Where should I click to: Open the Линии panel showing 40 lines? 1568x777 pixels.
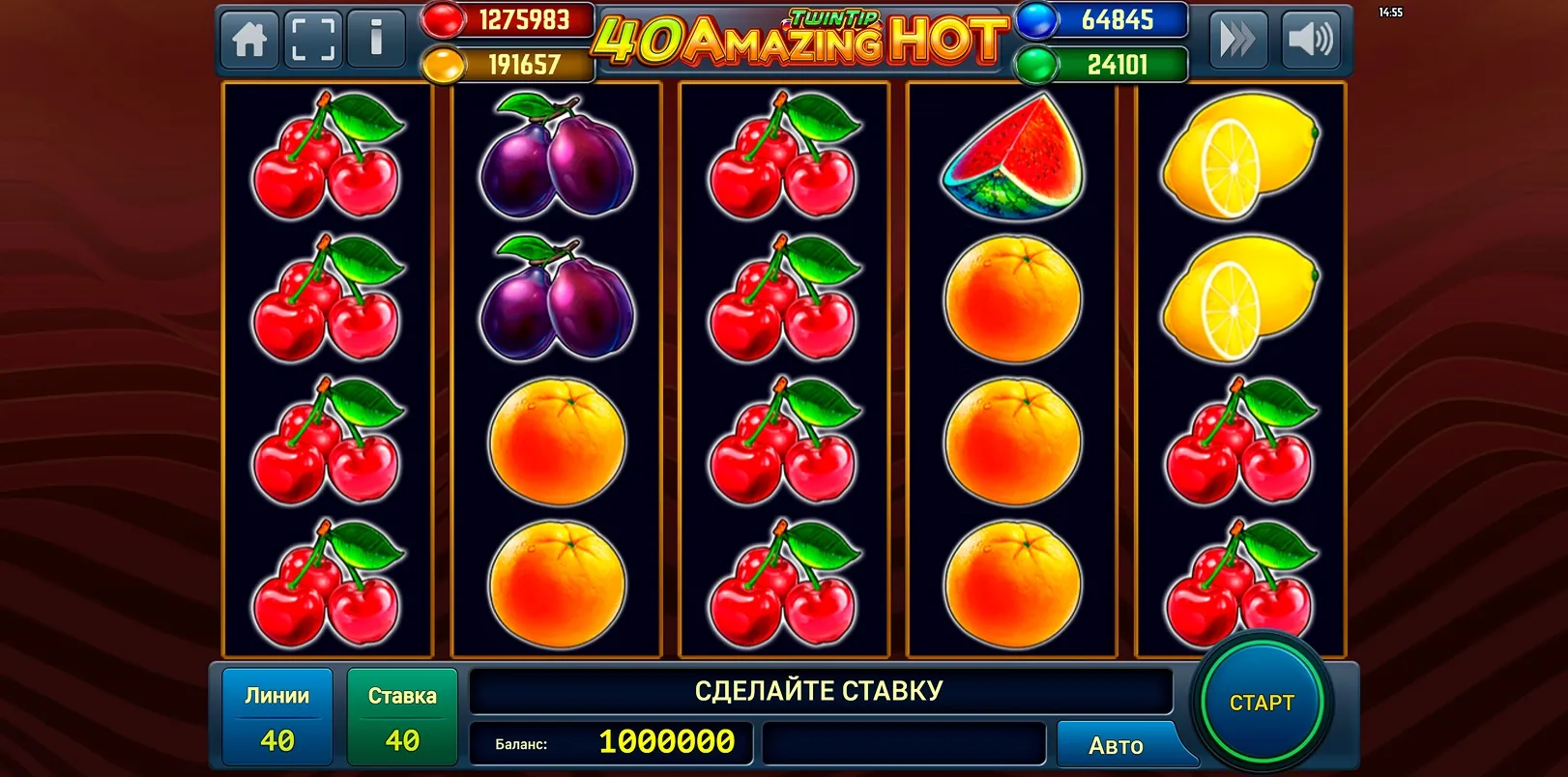(276, 715)
